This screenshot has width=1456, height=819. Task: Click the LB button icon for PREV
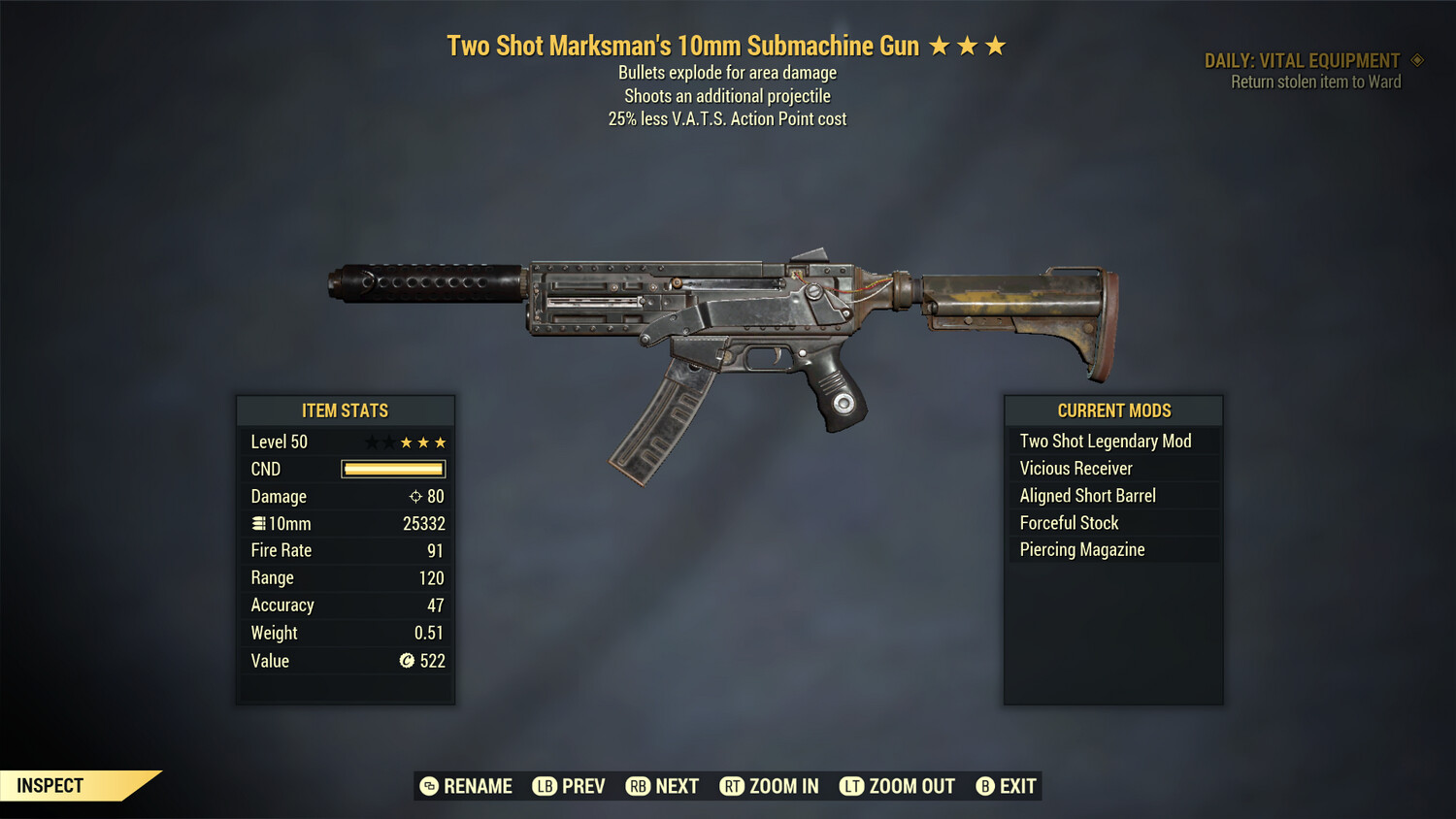(545, 786)
